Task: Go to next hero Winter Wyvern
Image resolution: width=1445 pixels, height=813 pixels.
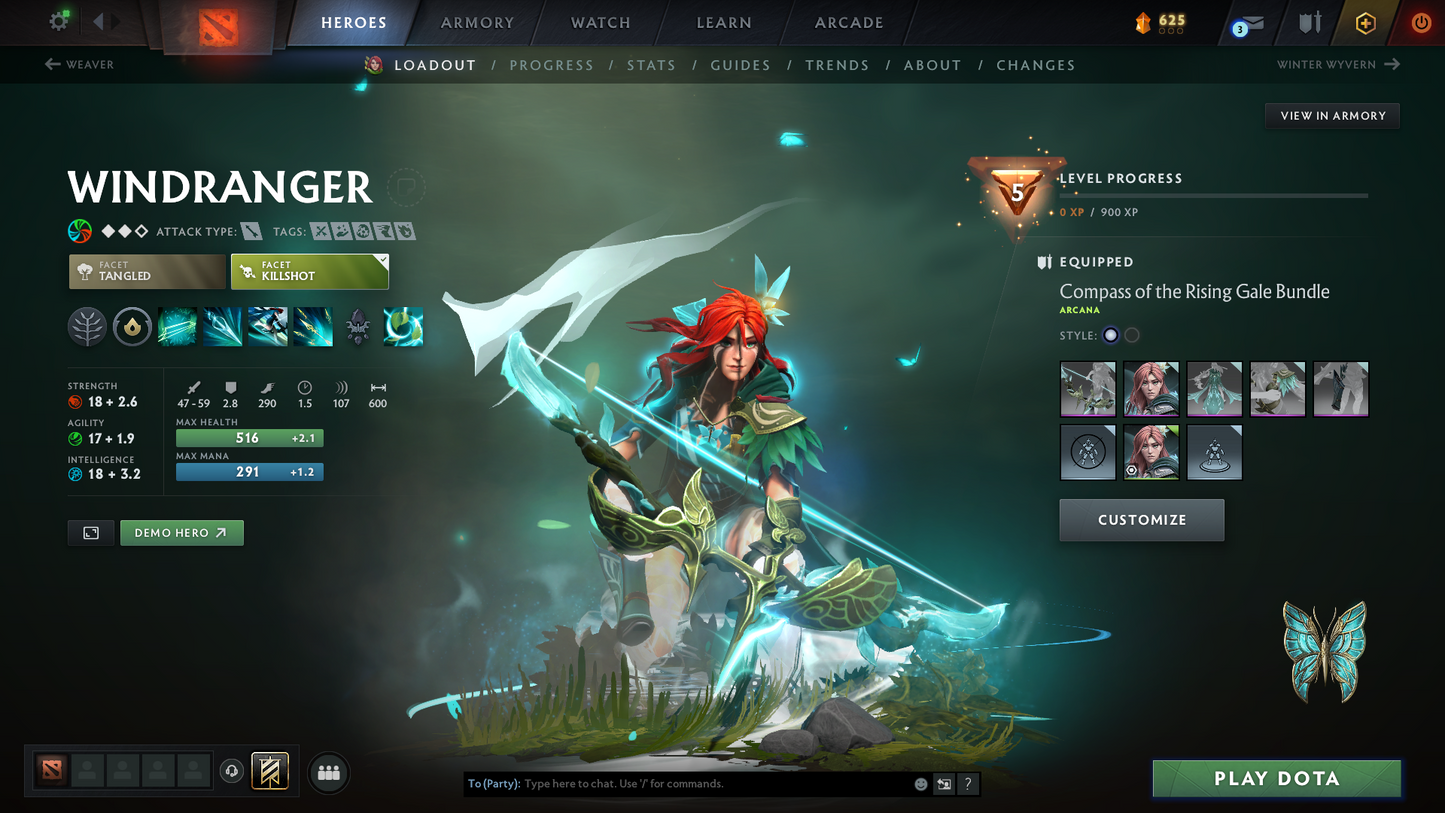Action: [1338, 65]
